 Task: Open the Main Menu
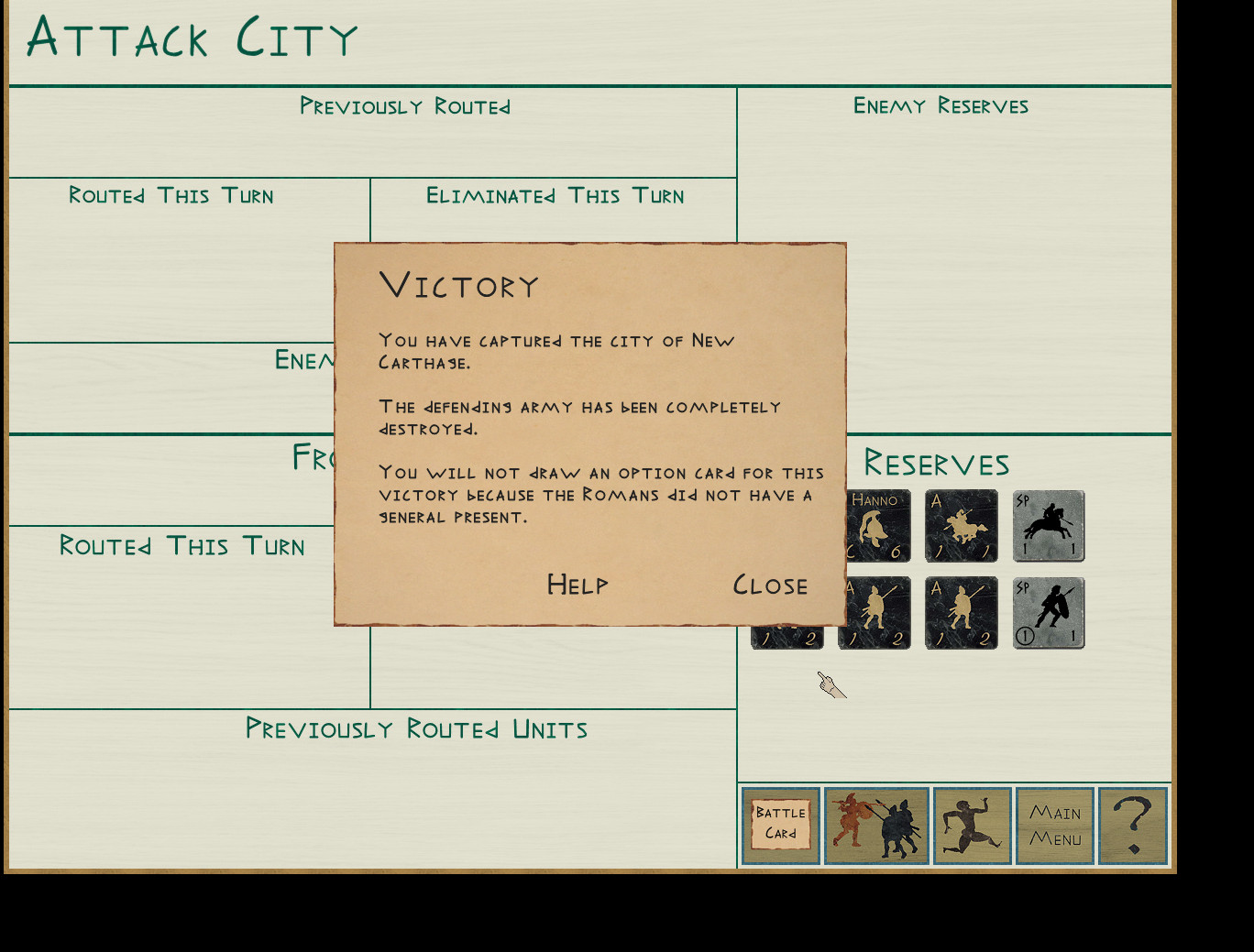1055,825
